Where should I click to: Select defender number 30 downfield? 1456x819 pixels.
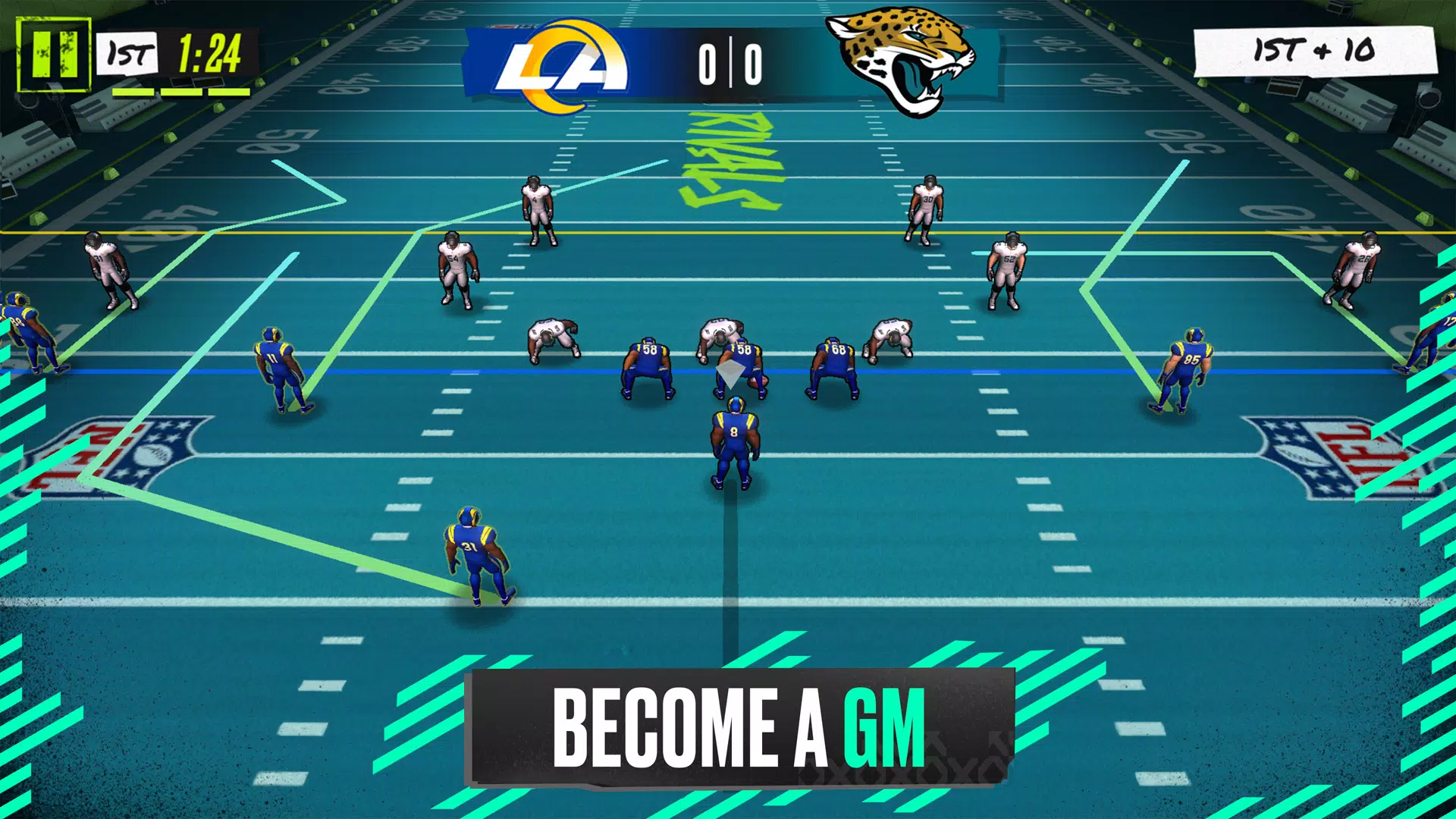click(925, 205)
